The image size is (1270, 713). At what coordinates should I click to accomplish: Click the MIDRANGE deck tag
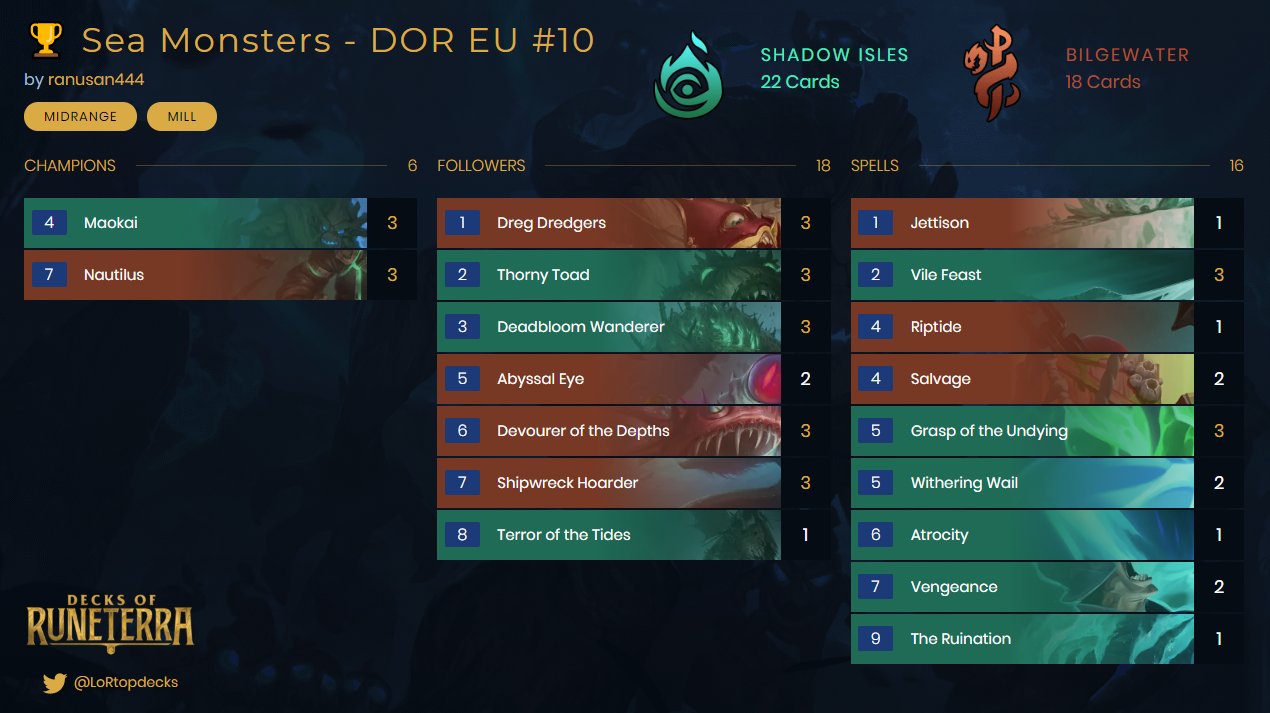click(80, 117)
